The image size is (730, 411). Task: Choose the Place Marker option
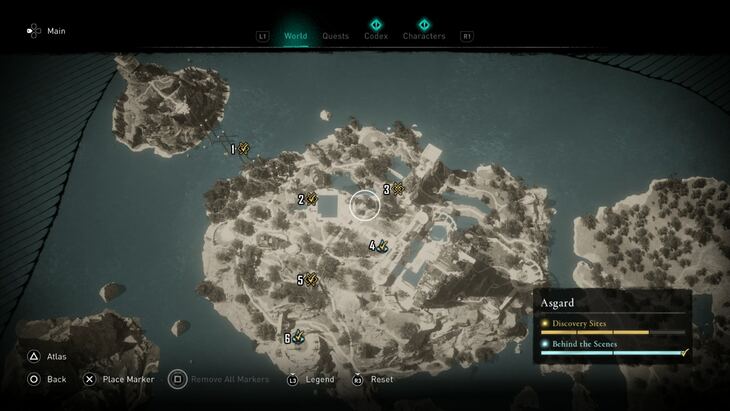pyautogui.click(x=127, y=379)
